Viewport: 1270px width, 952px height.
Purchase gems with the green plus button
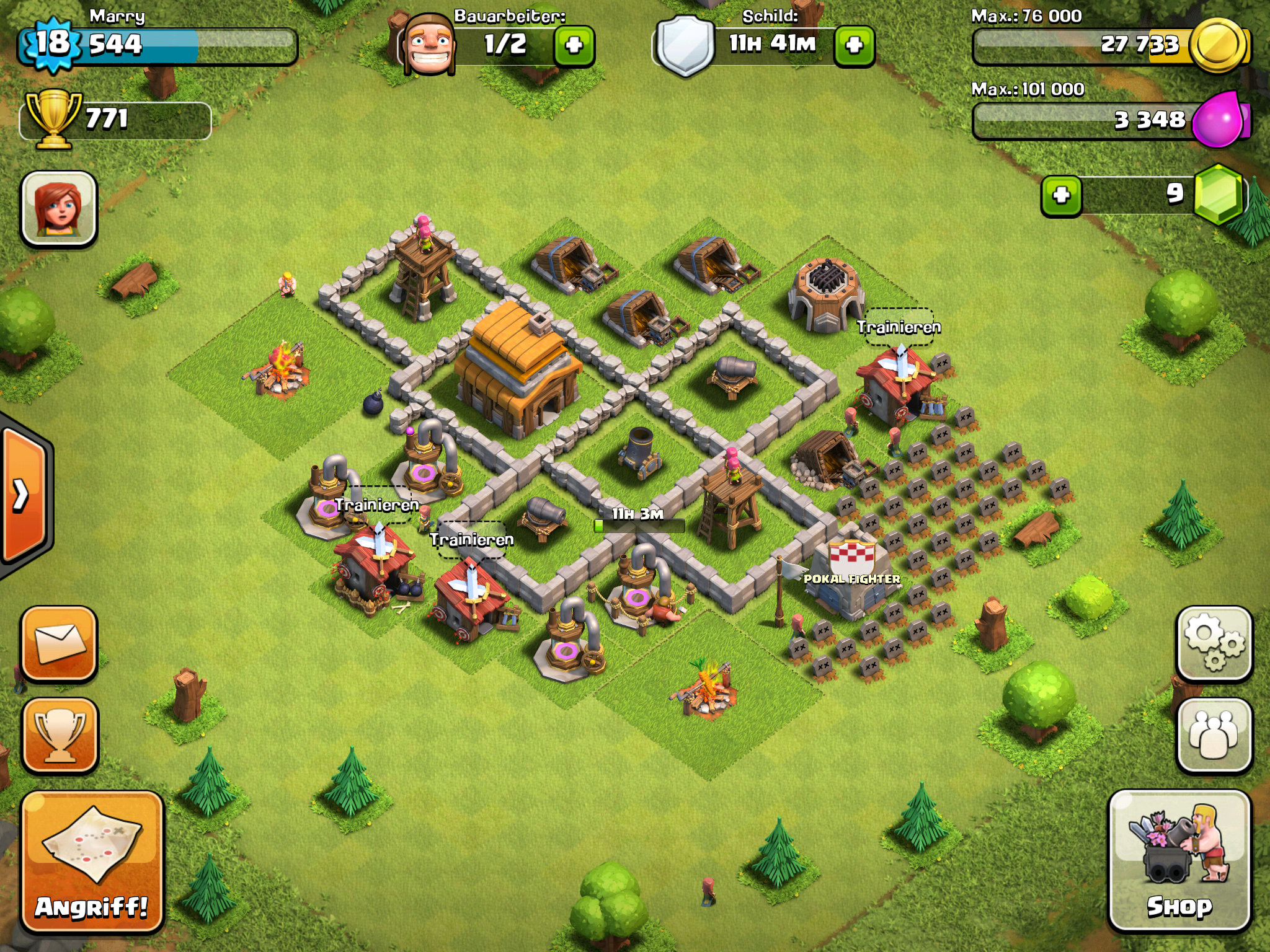(x=1061, y=196)
